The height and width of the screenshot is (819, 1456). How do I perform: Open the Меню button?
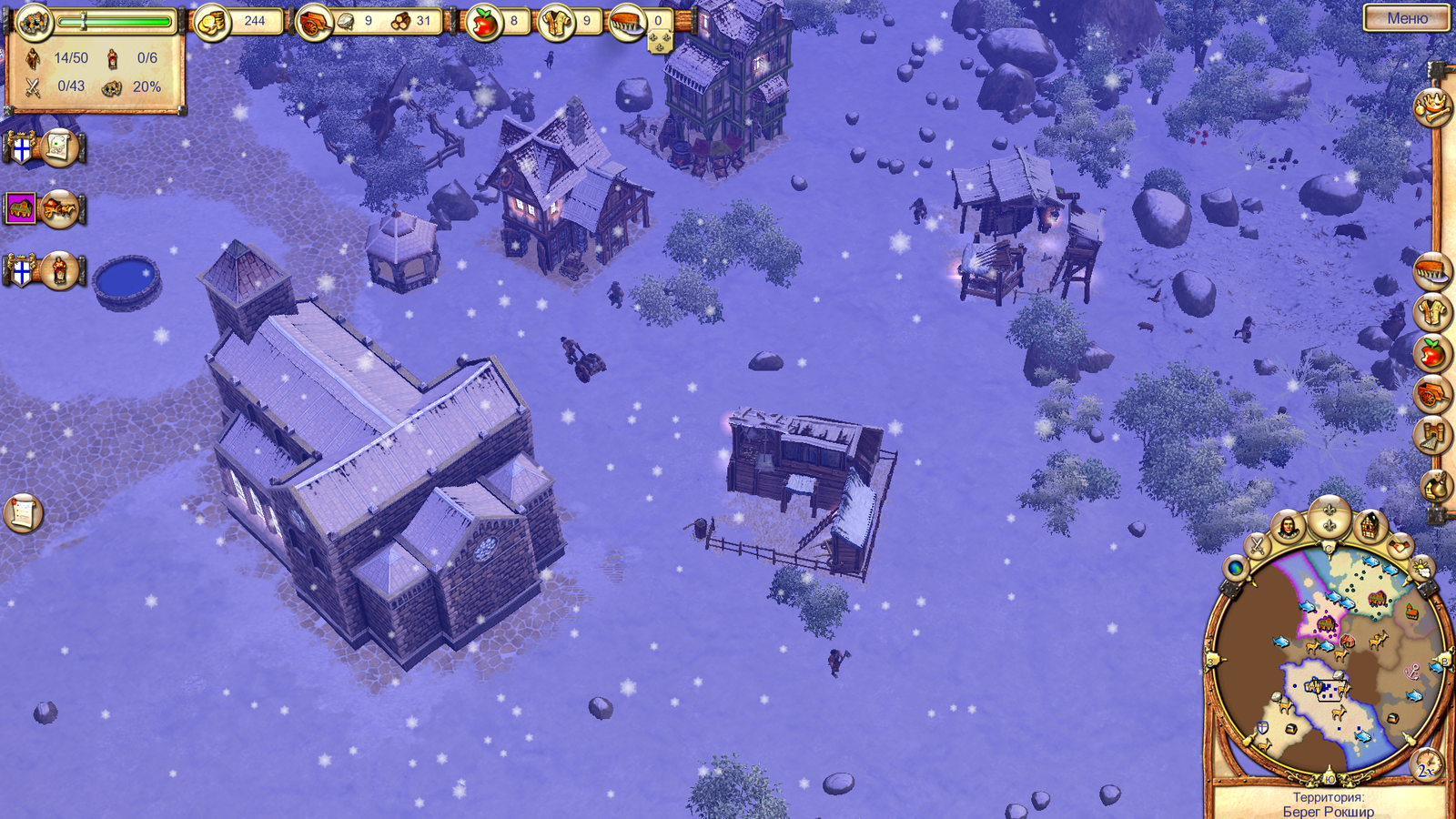pos(1406,18)
